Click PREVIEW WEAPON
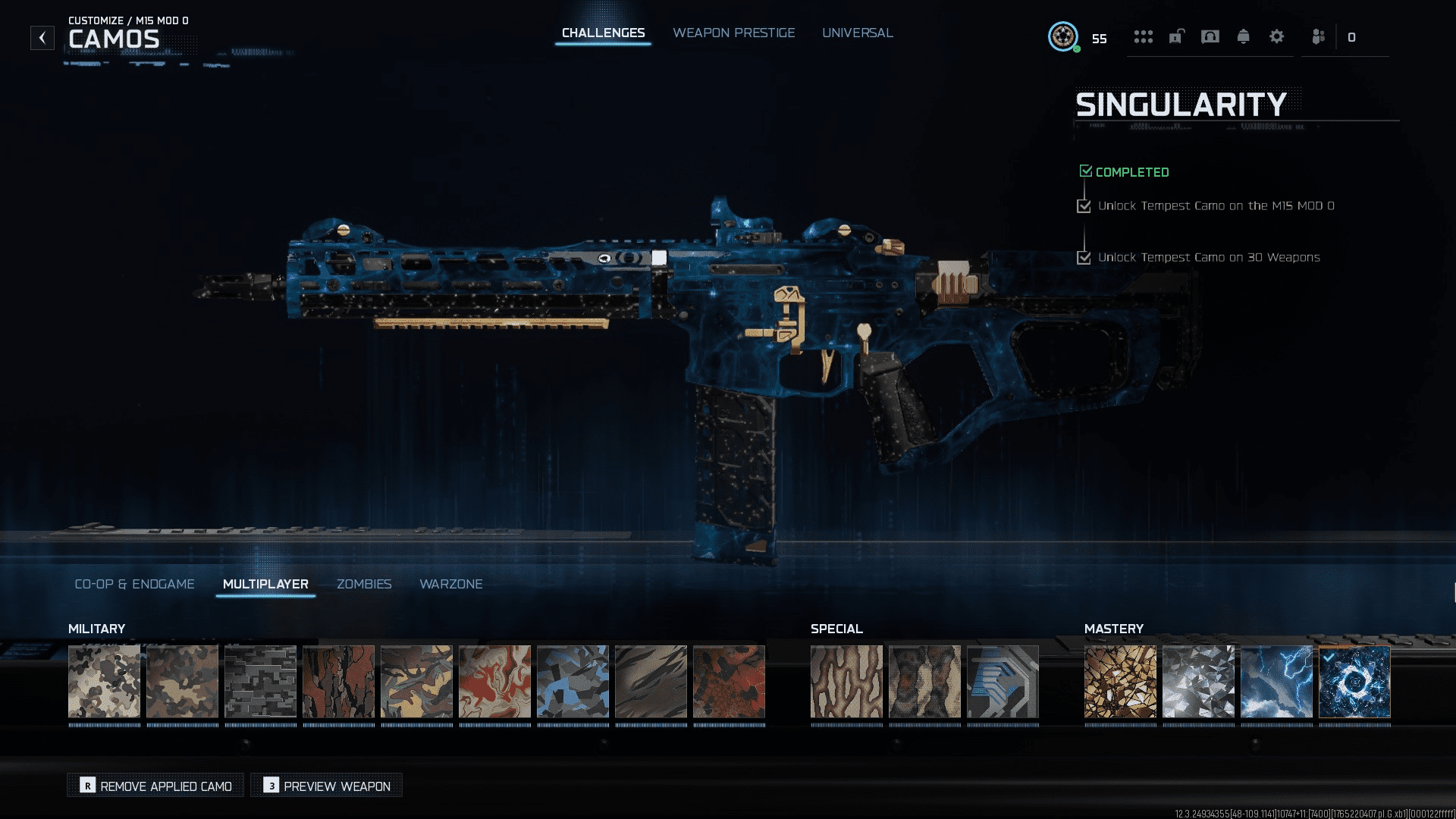This screenshot has width=1456, height=819. 326,786
